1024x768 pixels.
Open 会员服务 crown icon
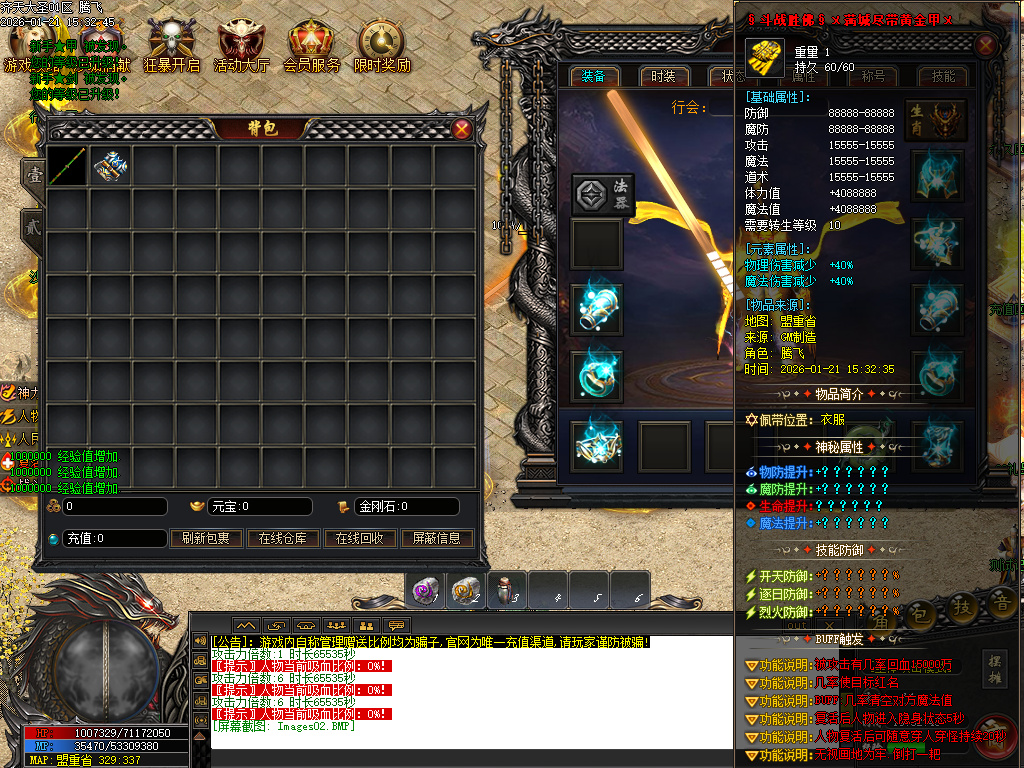pyautogui.click(x=311, y=43)
